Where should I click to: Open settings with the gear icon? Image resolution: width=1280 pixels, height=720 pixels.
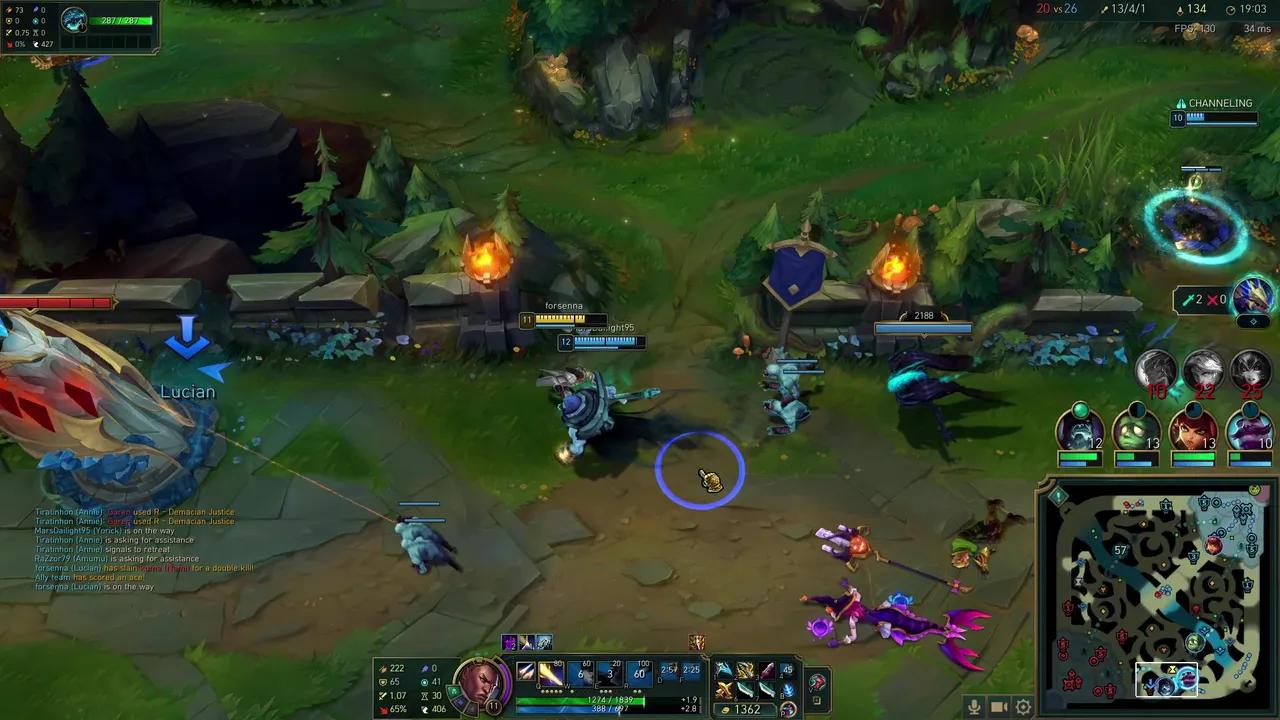tap(1022, 707)
